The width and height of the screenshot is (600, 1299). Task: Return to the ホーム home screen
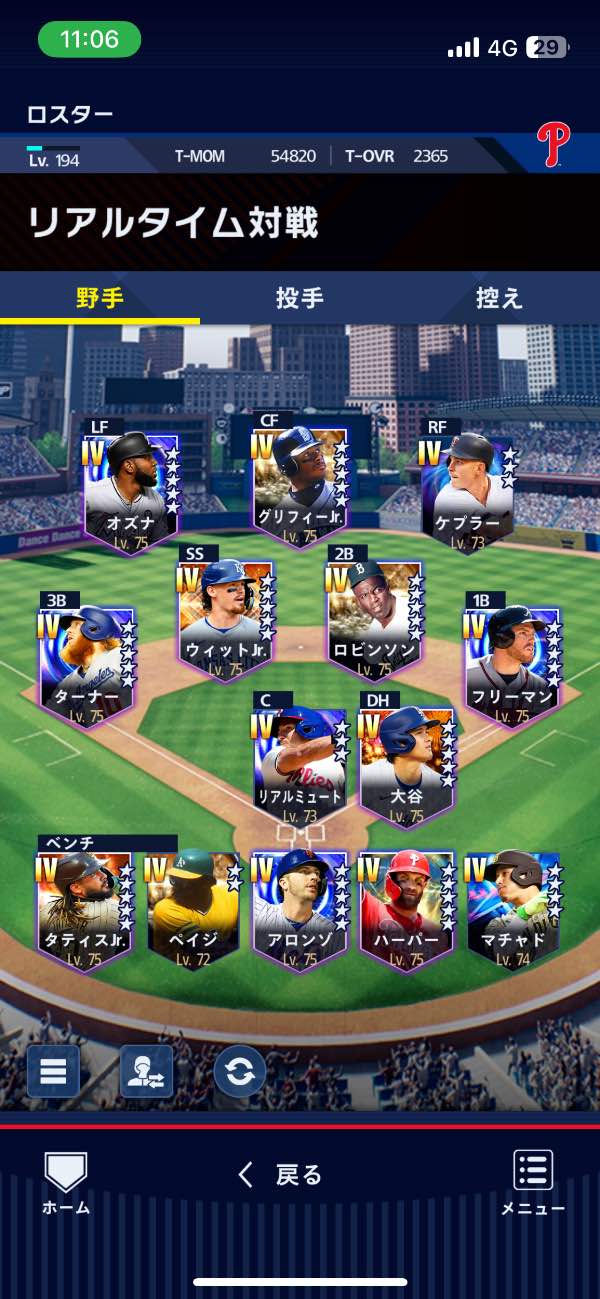pyautogui.click(x=66, y=1182)
